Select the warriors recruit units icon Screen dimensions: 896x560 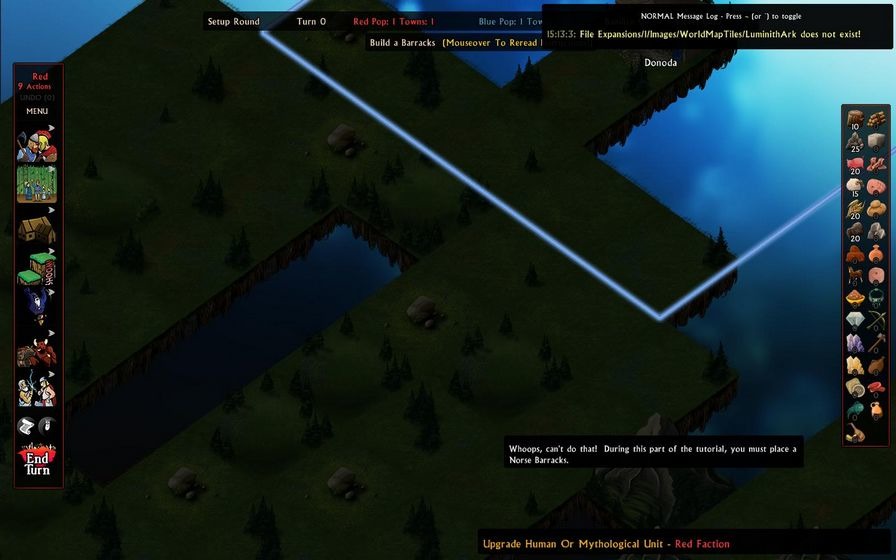tap(37, 146)
